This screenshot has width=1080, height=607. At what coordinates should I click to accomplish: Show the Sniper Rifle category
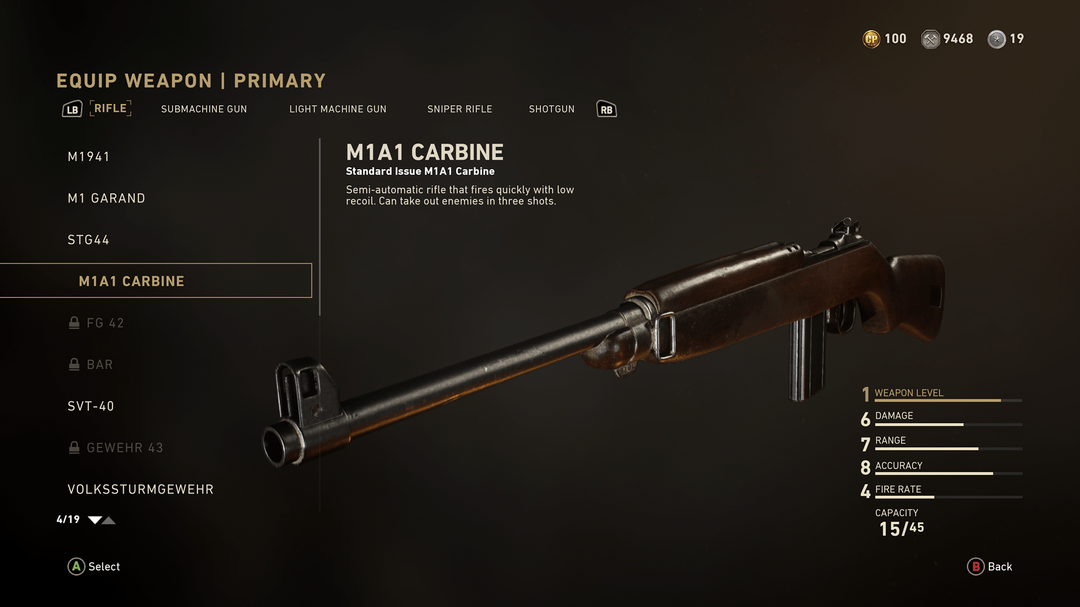[460, 109]
